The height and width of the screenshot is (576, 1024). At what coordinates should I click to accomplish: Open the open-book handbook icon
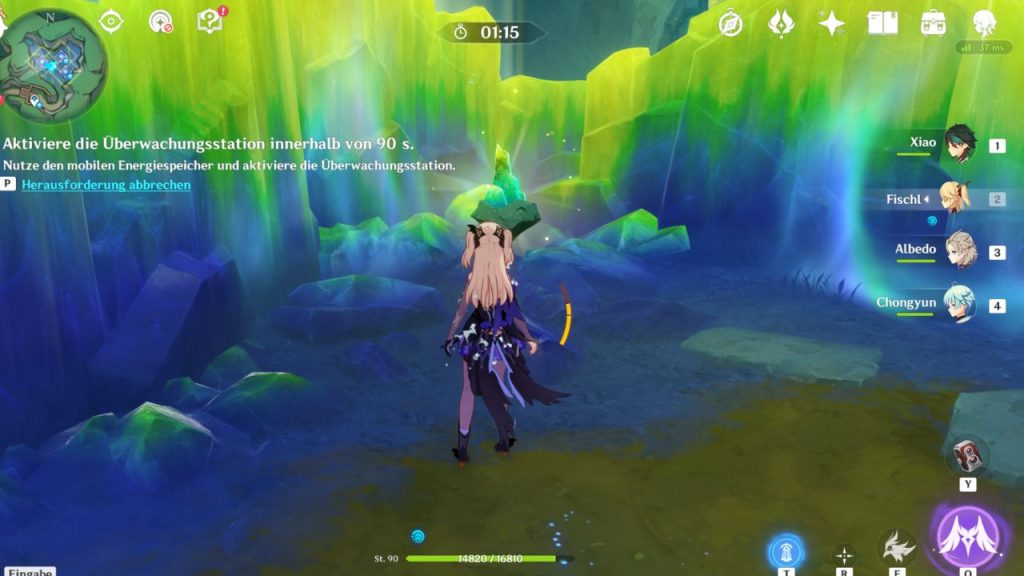[x=882, y=23]
